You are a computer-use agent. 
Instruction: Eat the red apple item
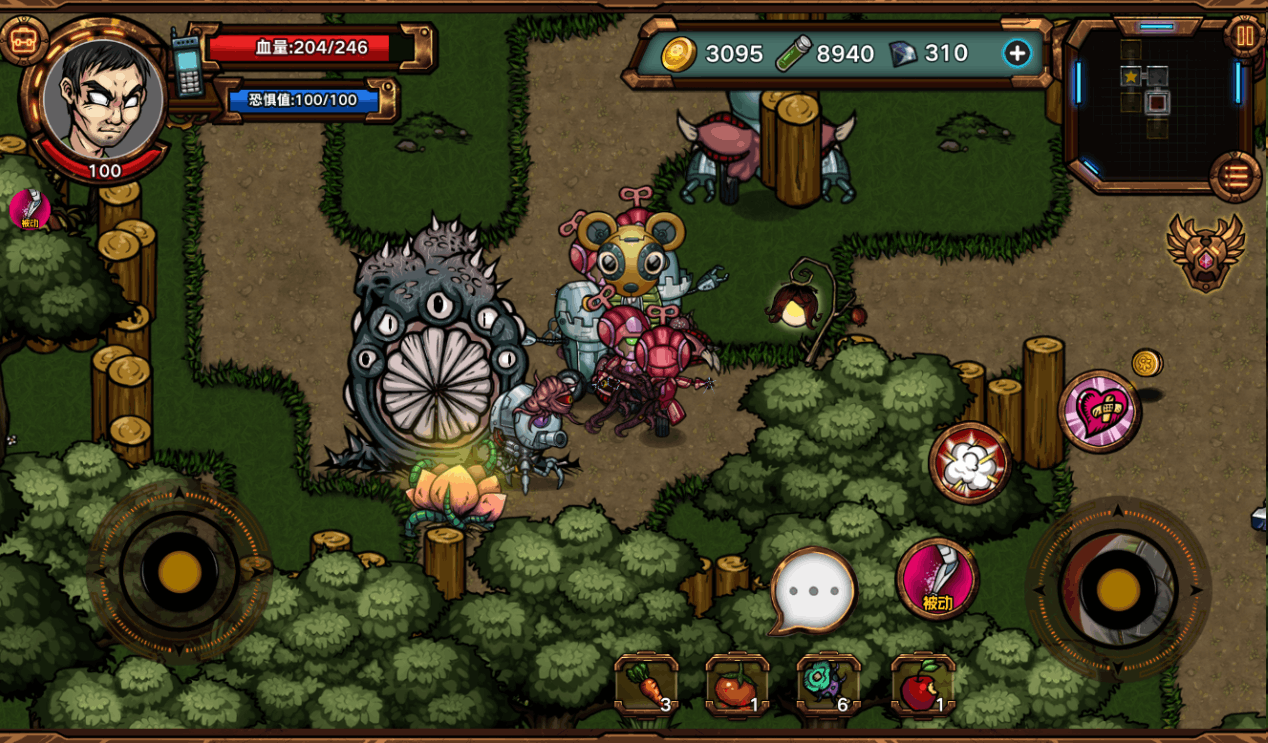(922, 686)
